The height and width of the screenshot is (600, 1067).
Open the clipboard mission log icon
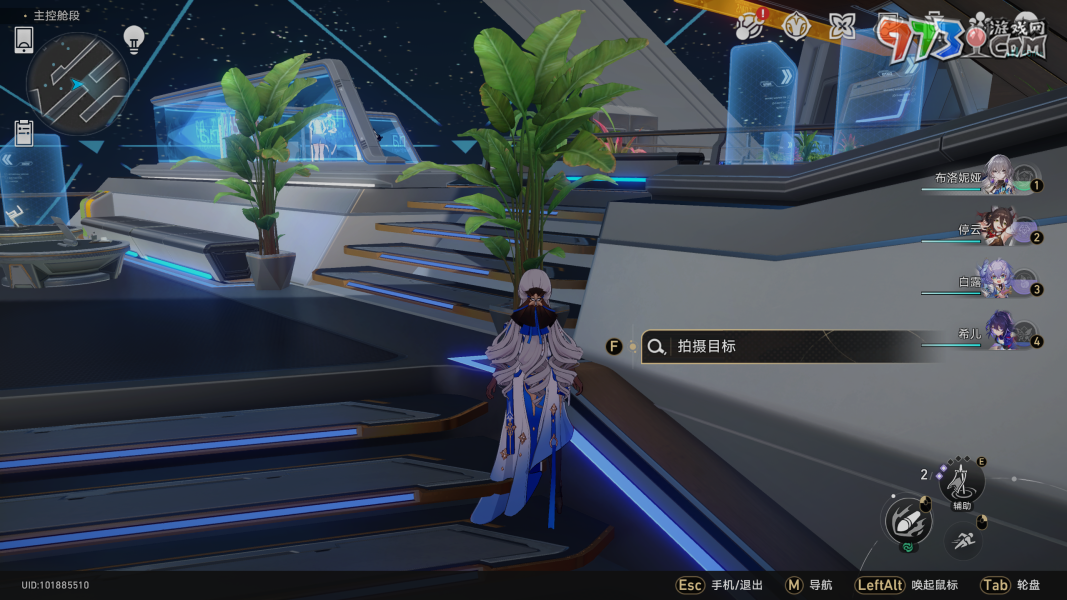(x=24, y=133)
